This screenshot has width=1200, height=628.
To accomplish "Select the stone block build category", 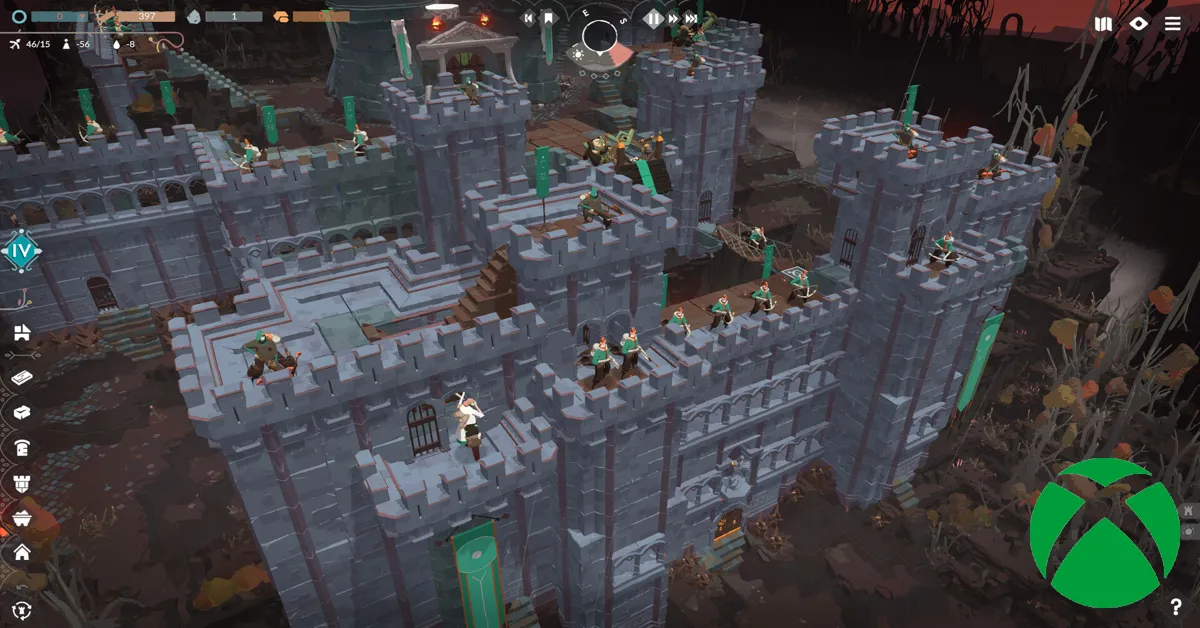I will [x=21, y=412].
